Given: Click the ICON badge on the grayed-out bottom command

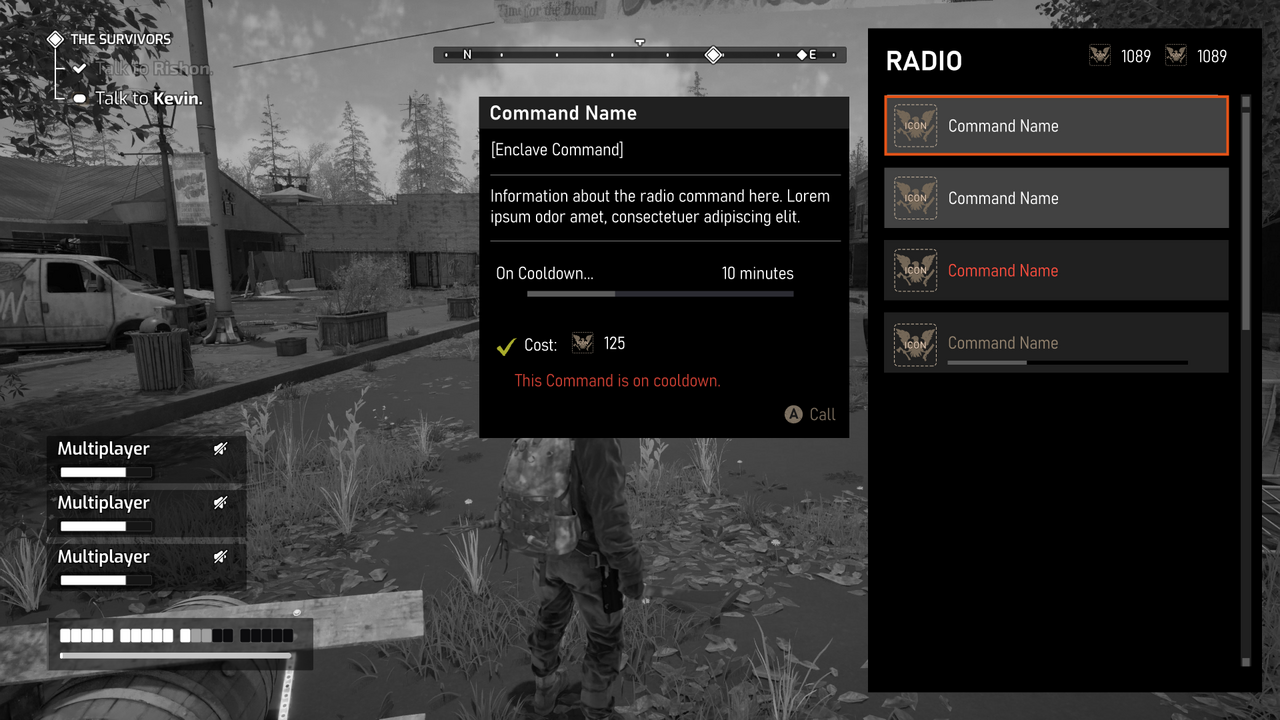Looking at the screenshot, I should (x=915, y=342).
